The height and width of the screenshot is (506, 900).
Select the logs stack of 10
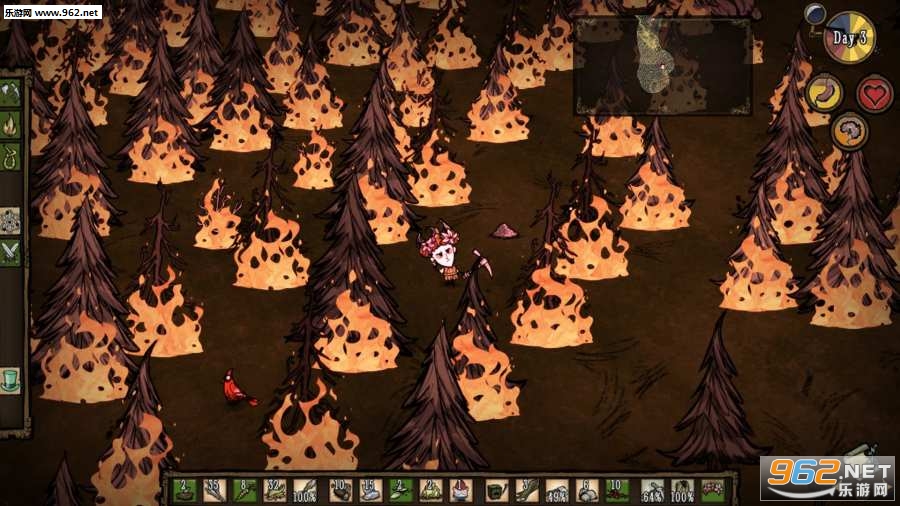tap(339, 490)
